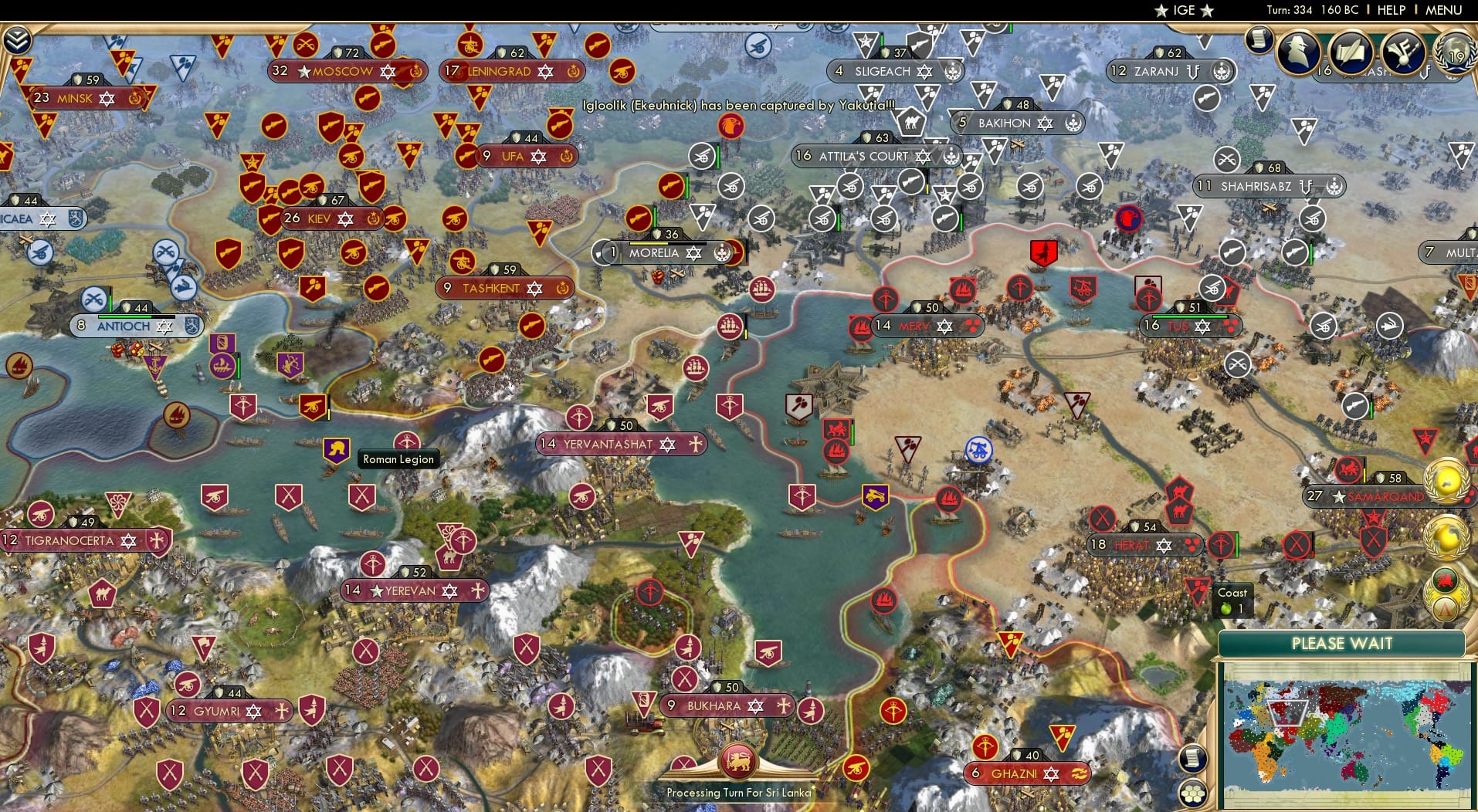Click the Attila's Court city banner
The image size is (1478, 812).
(875, 156)
